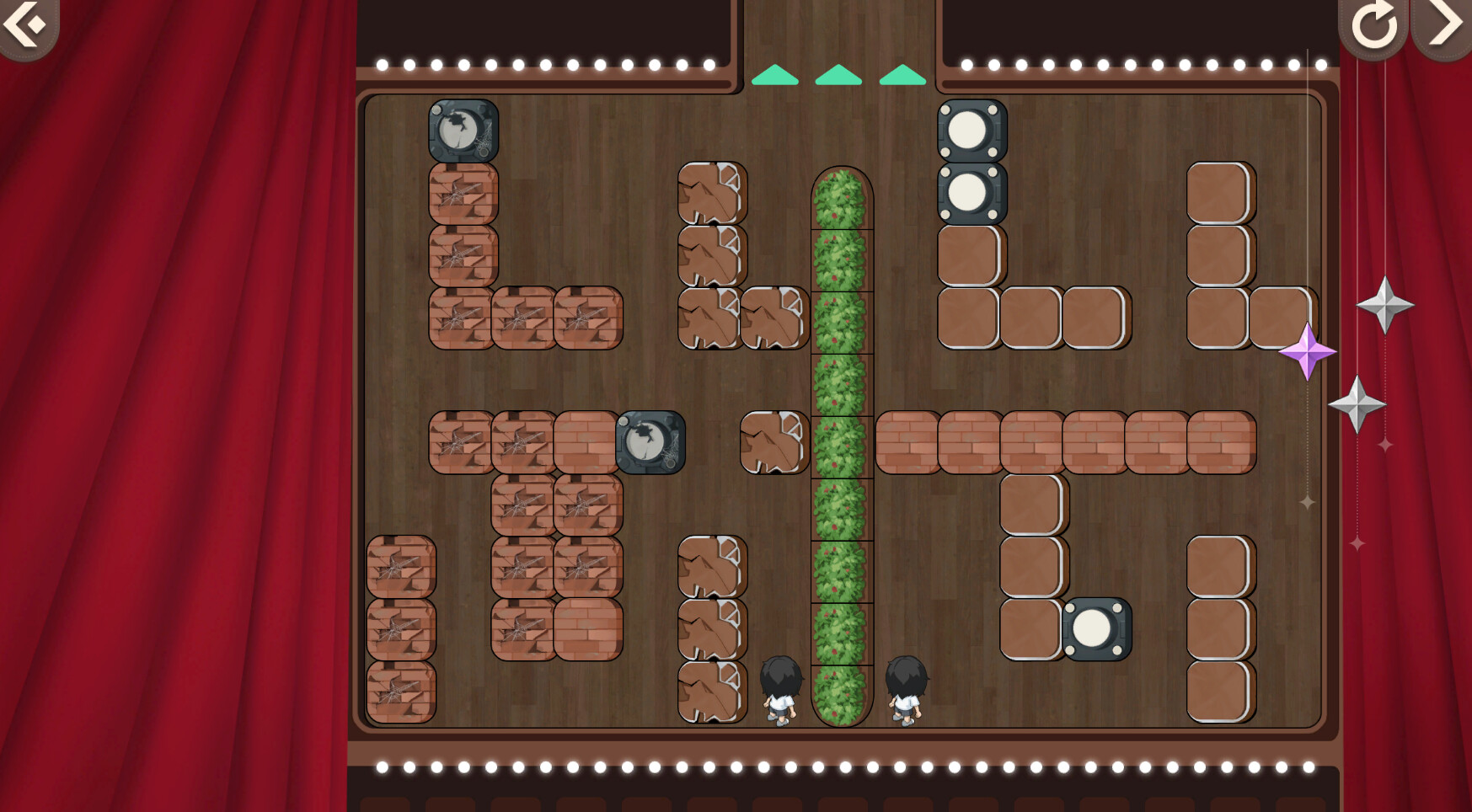Click the lower silver star decoration
Image resolution: width=1472 pixels, height=812 pixels.
click(x=1359, y=403)
